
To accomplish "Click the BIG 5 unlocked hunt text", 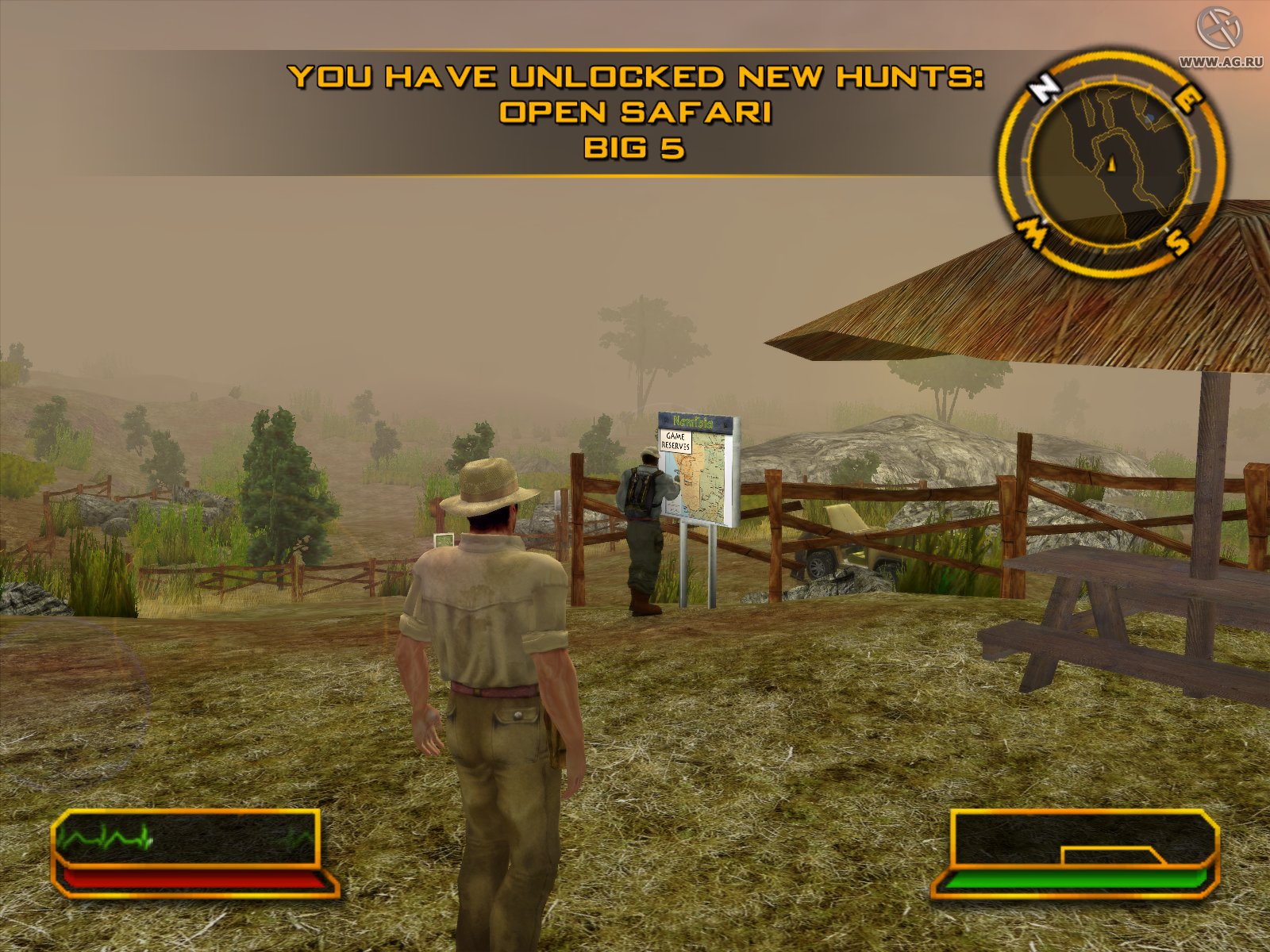I will pos(635,147).
